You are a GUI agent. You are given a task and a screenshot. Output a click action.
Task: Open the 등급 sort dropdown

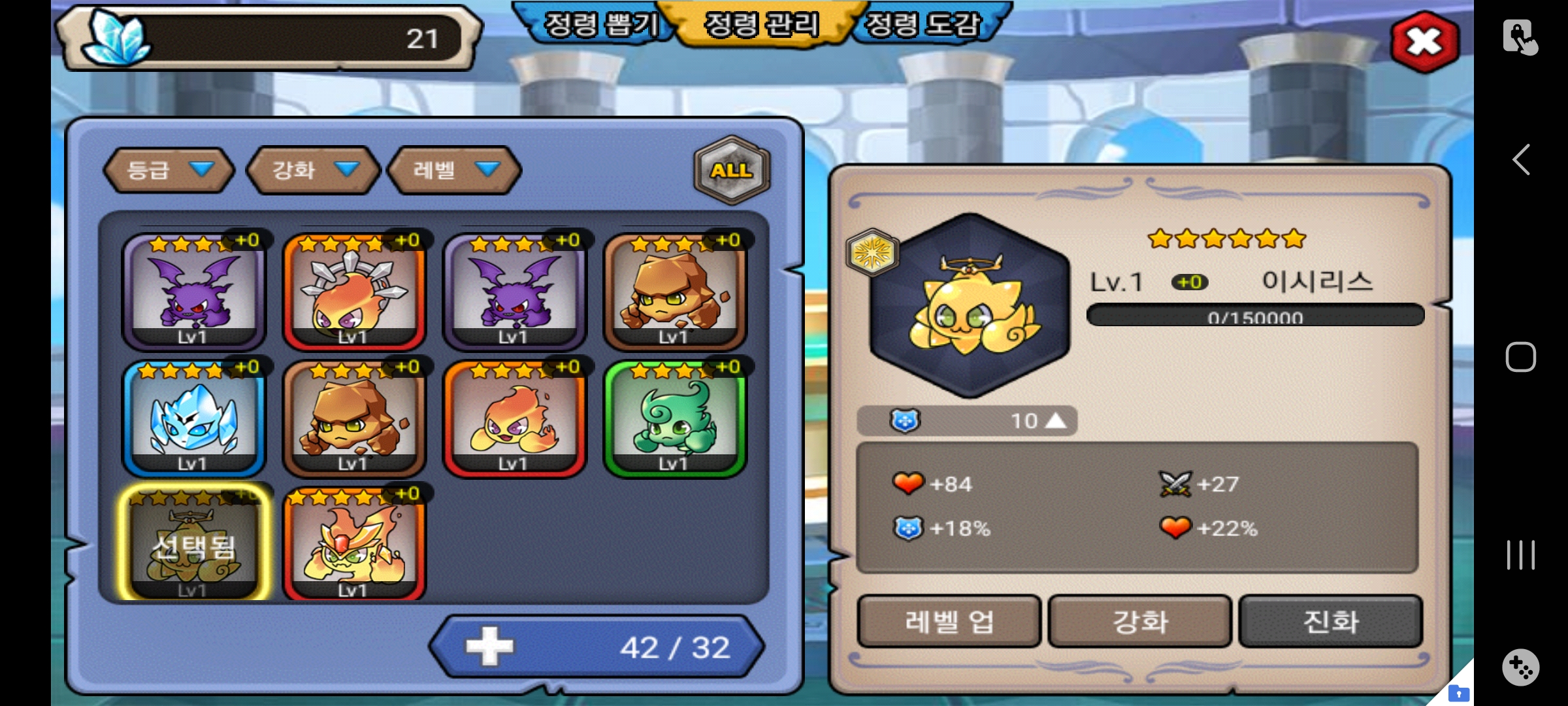[x=169, y=170]
